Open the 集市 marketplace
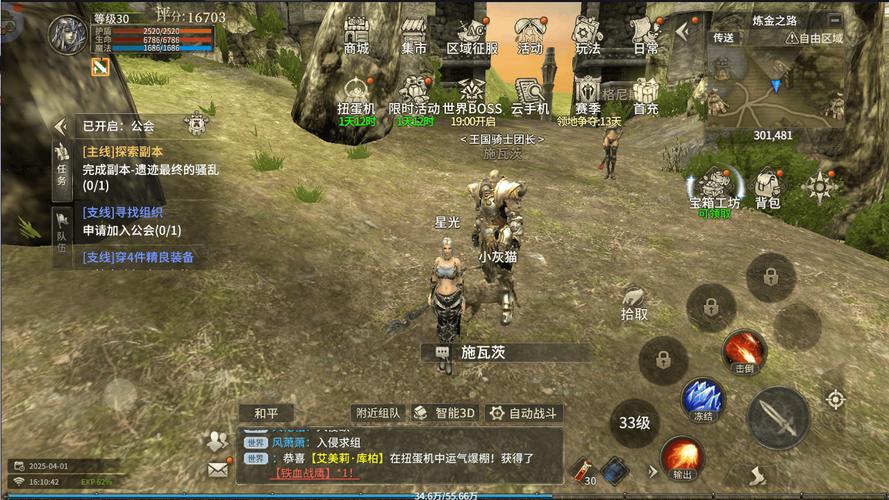 [x=413, y=35]
